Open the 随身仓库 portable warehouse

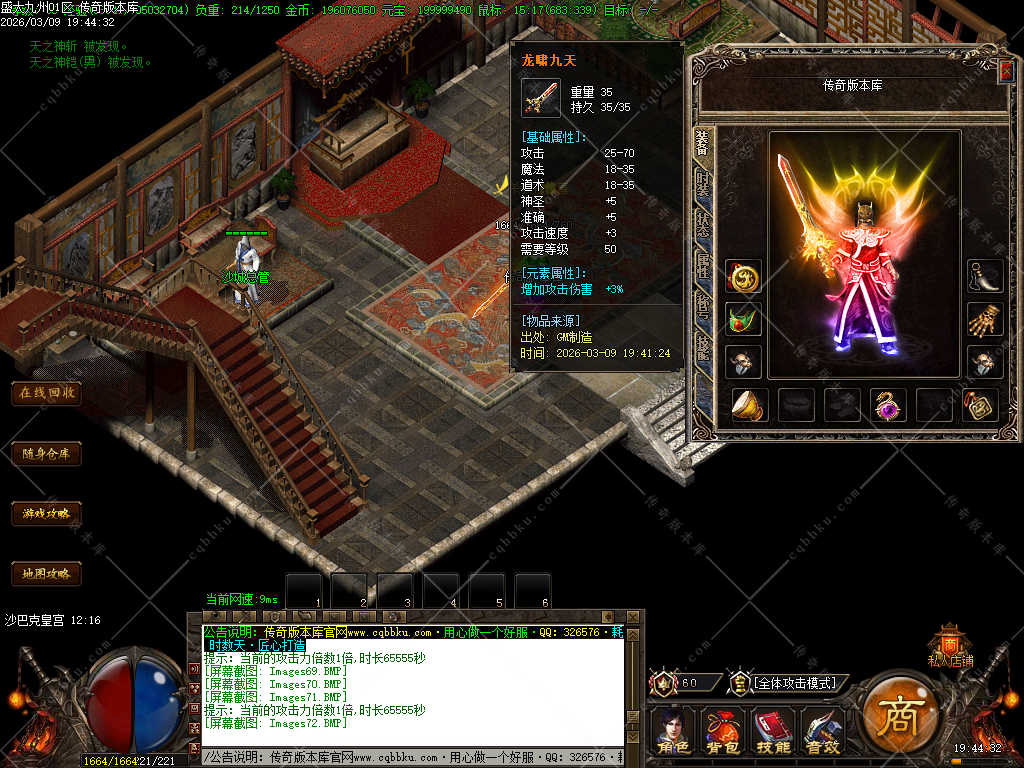(x=46, y=453)
